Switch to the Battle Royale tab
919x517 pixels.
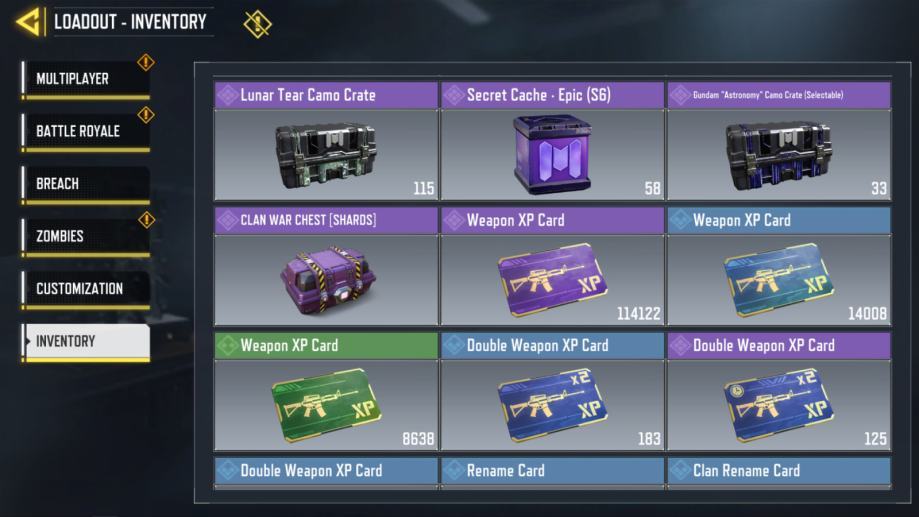(85, 131)
